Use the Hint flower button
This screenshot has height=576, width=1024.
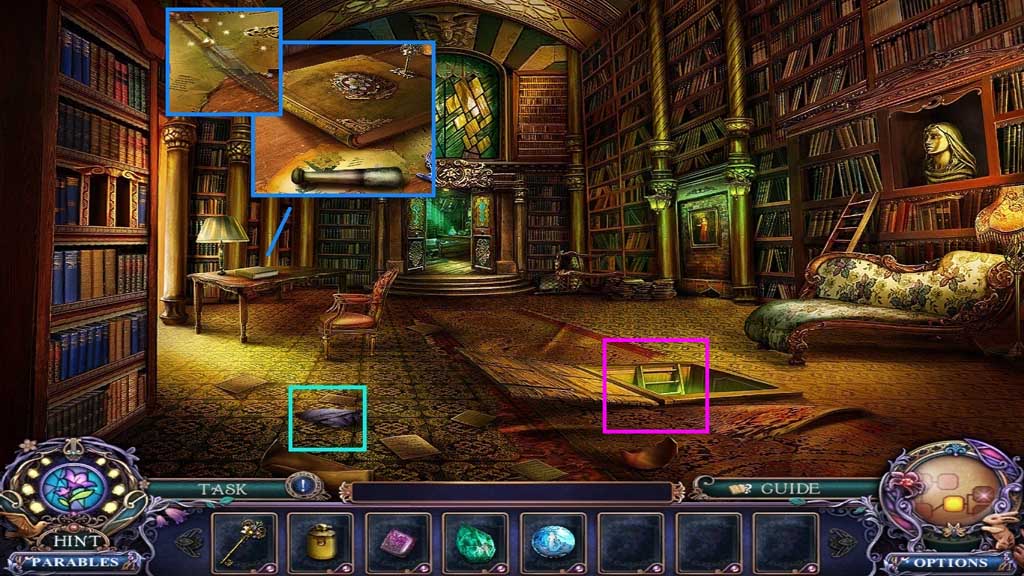coord(73,489)
